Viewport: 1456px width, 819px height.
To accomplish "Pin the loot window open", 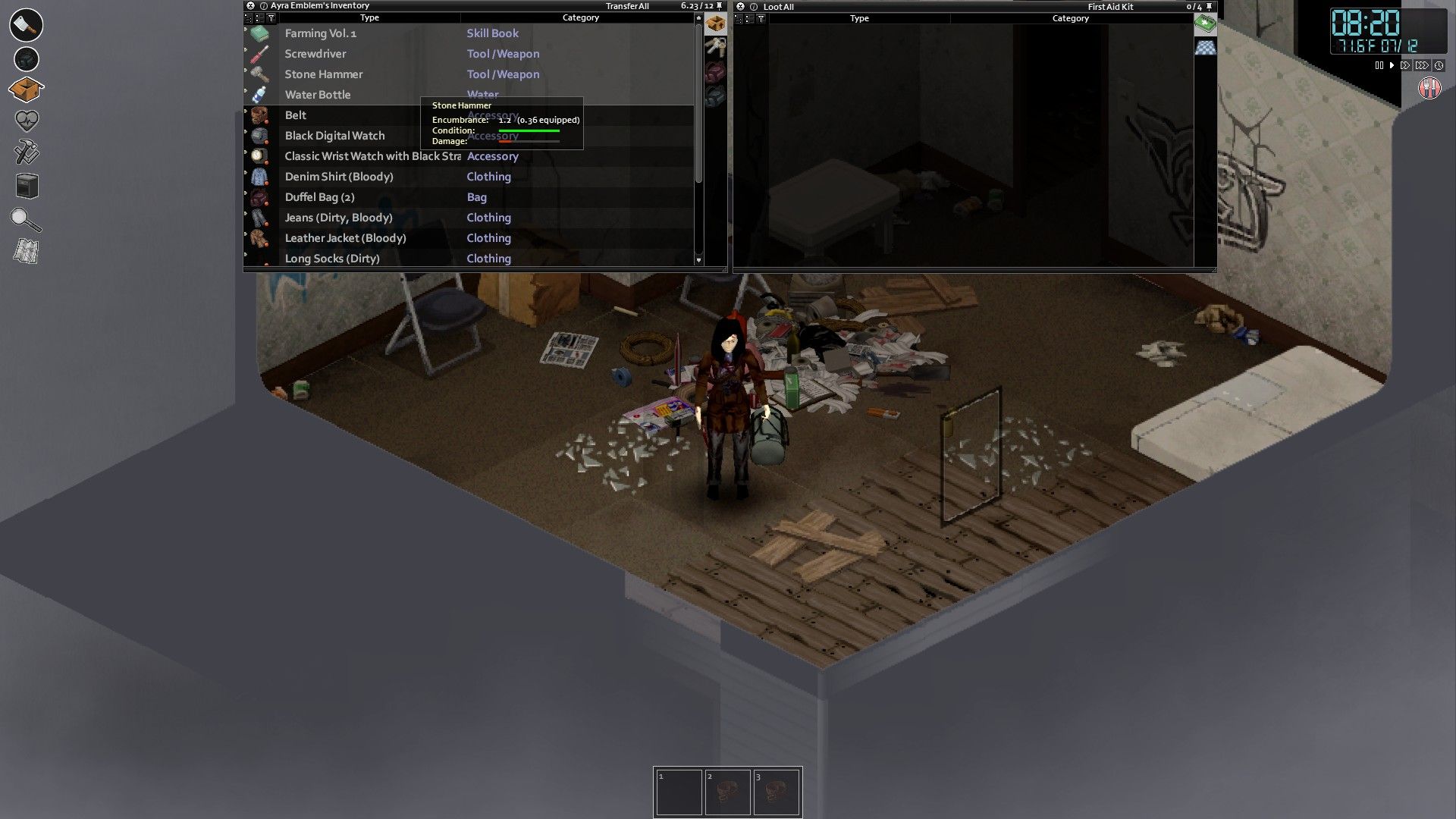I will pos(1209,5).
